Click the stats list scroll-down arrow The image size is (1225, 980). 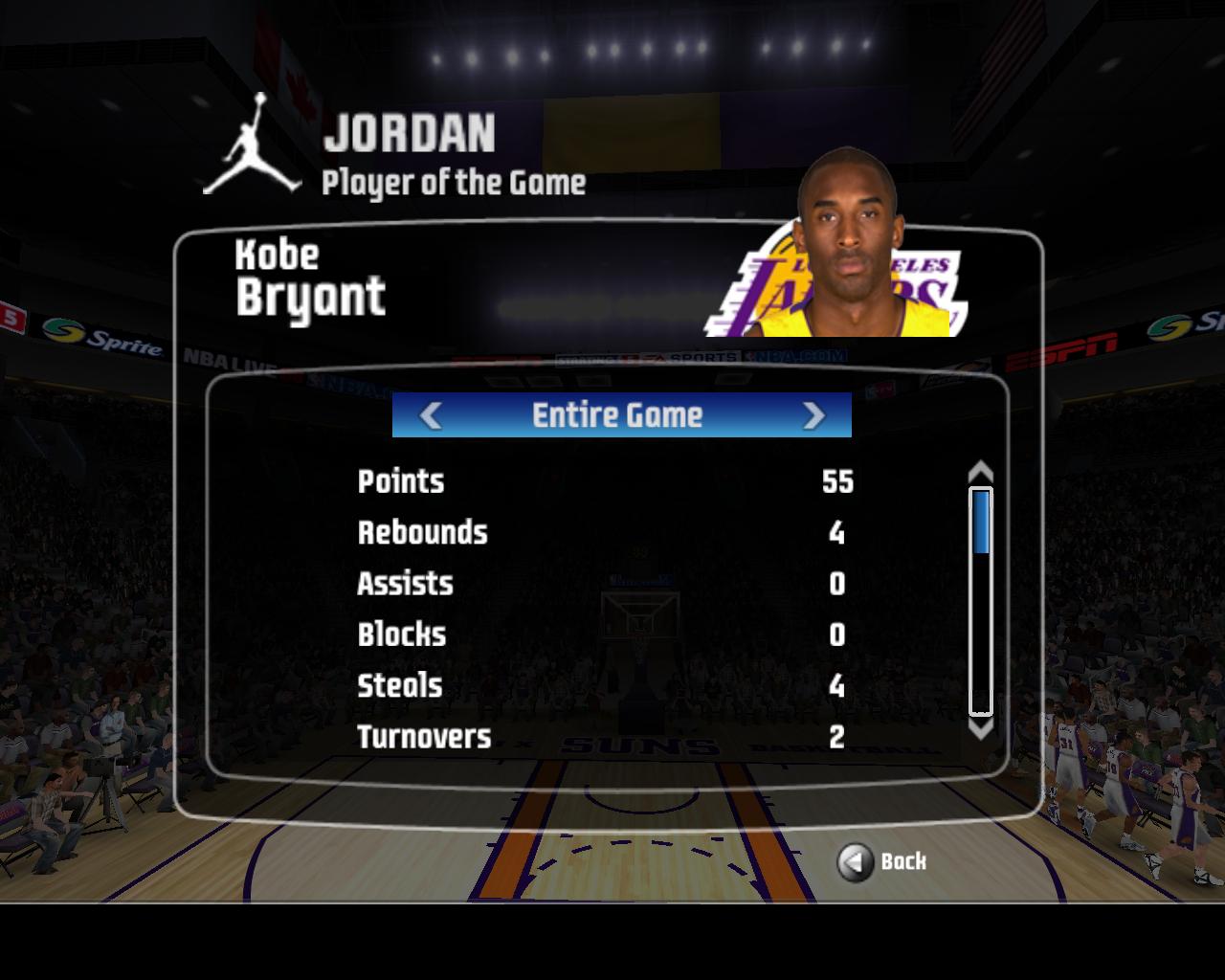pos(981,729)
